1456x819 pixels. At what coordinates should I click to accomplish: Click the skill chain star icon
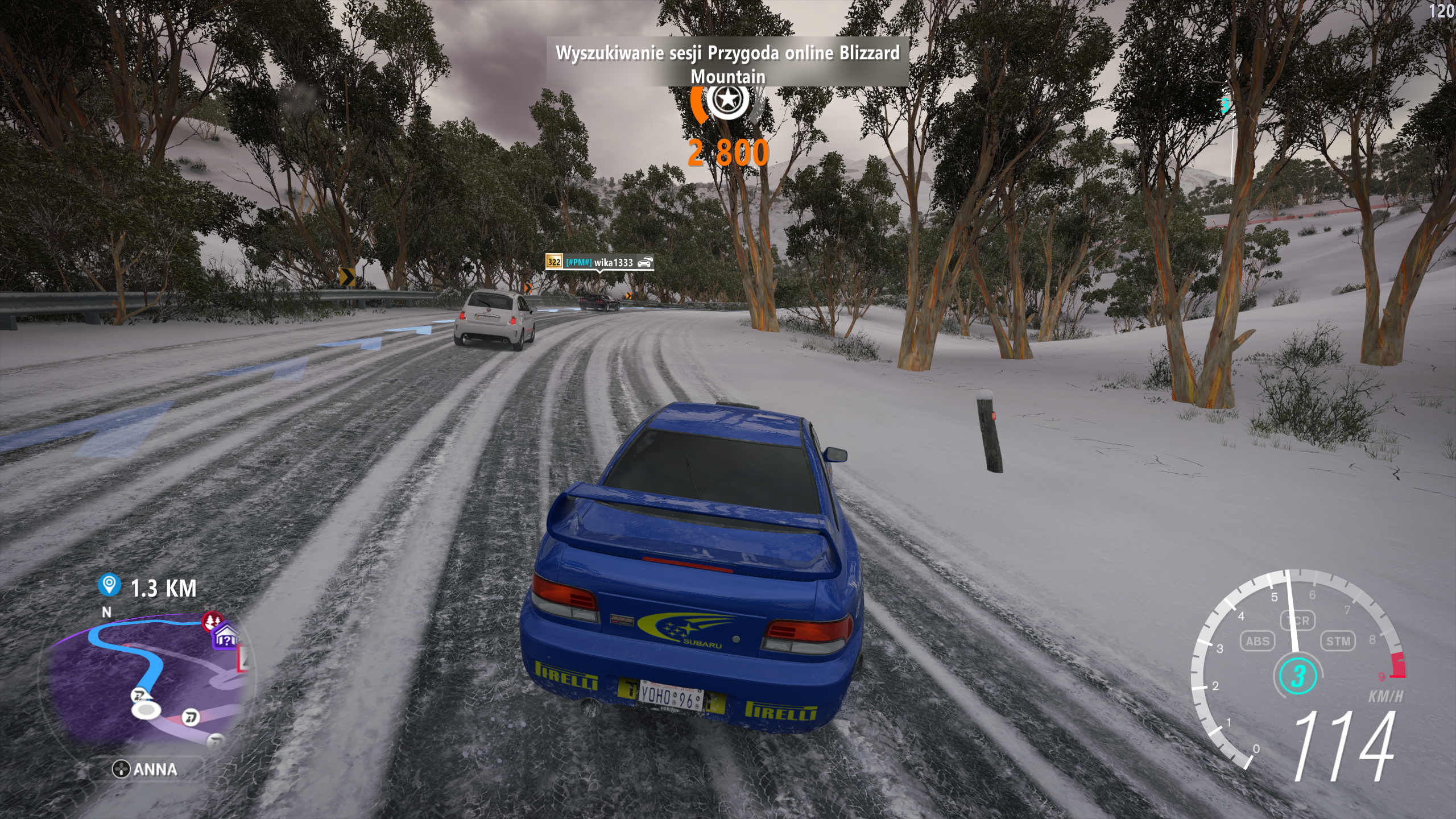tap(726, 101)
